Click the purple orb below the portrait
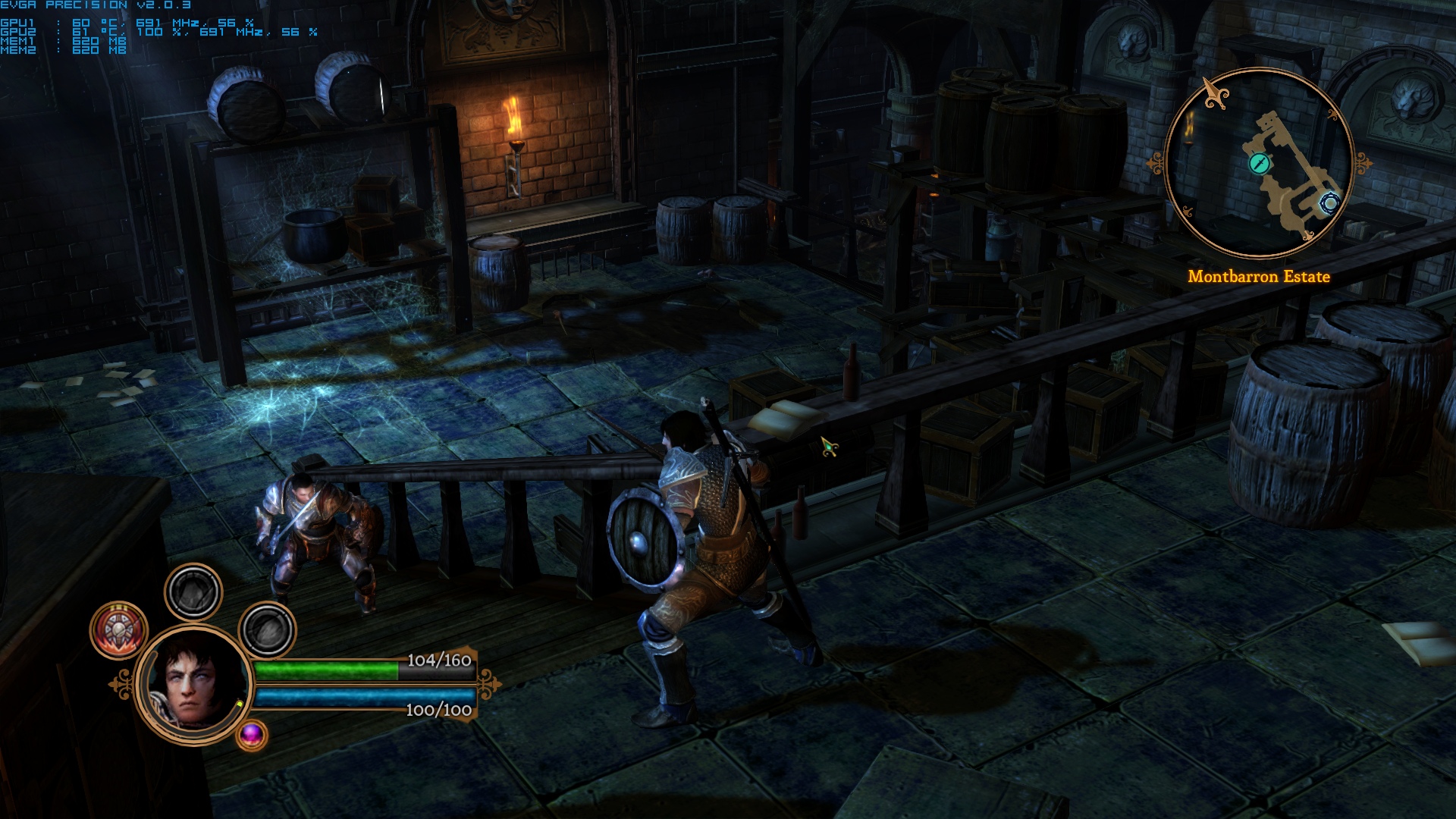Screen dimensions: 1456x819 click(252, 734)
